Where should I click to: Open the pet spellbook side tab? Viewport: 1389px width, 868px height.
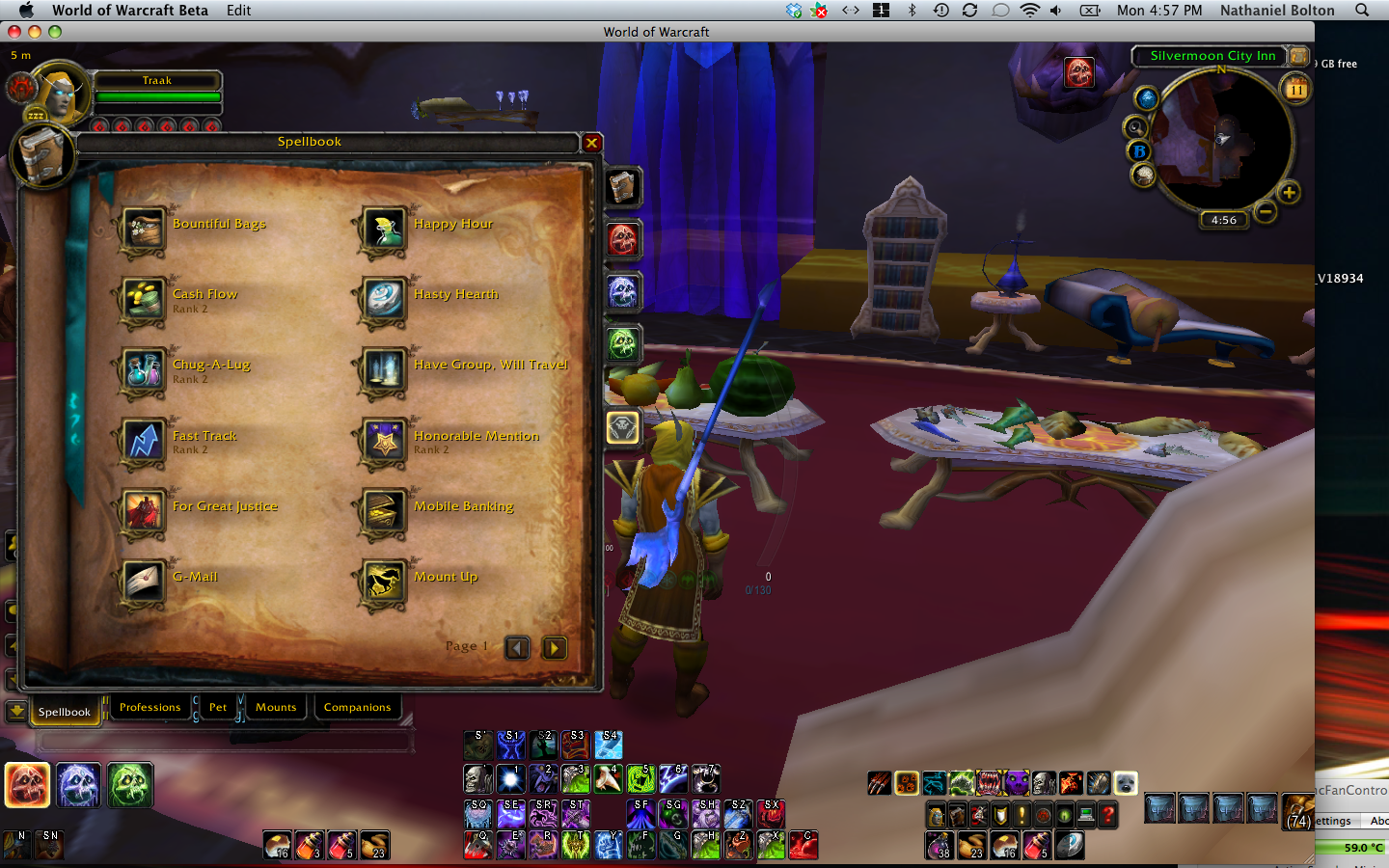tap(622, 427)
